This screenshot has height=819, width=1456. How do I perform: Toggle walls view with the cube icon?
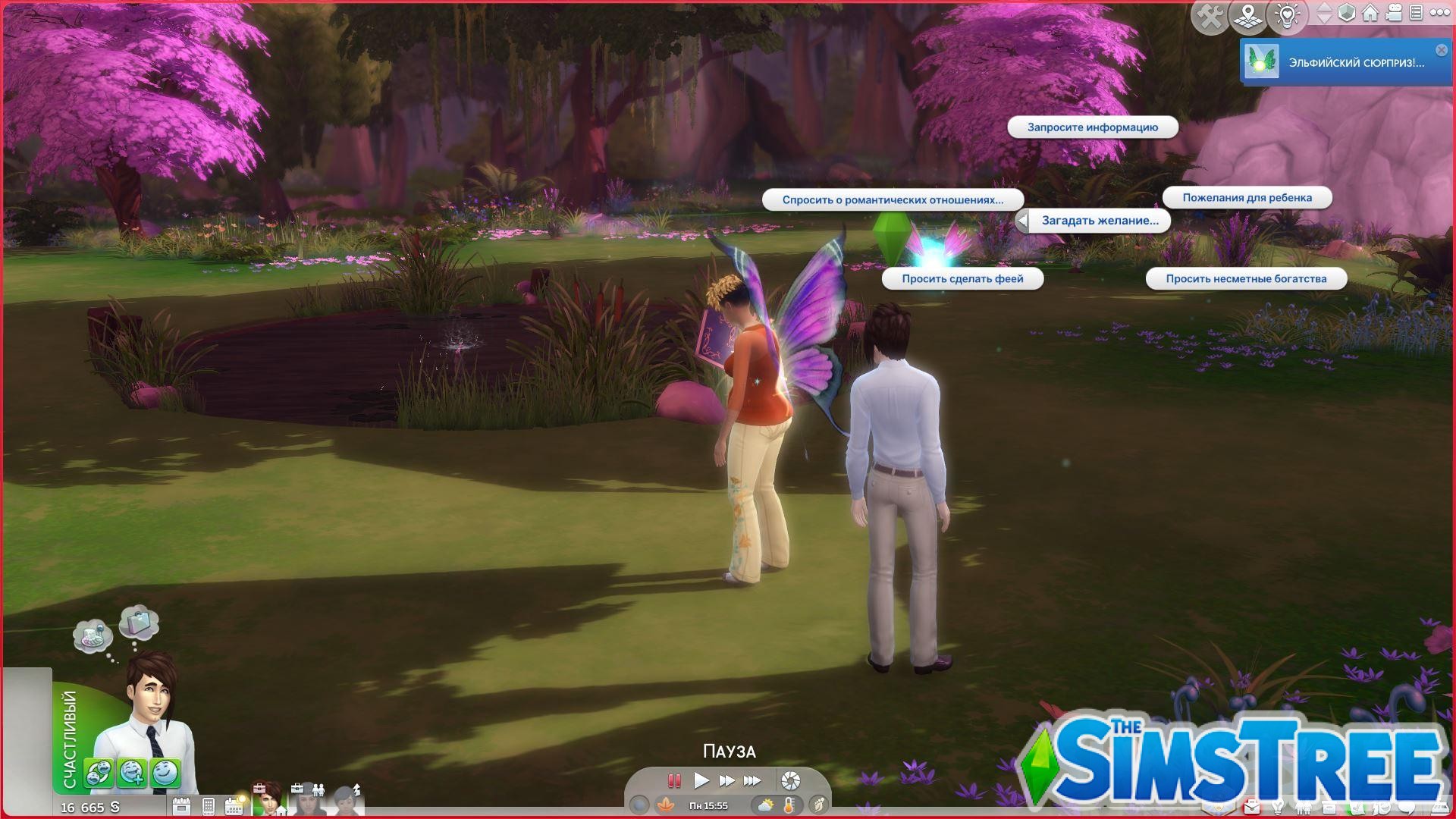[1346, 14]
